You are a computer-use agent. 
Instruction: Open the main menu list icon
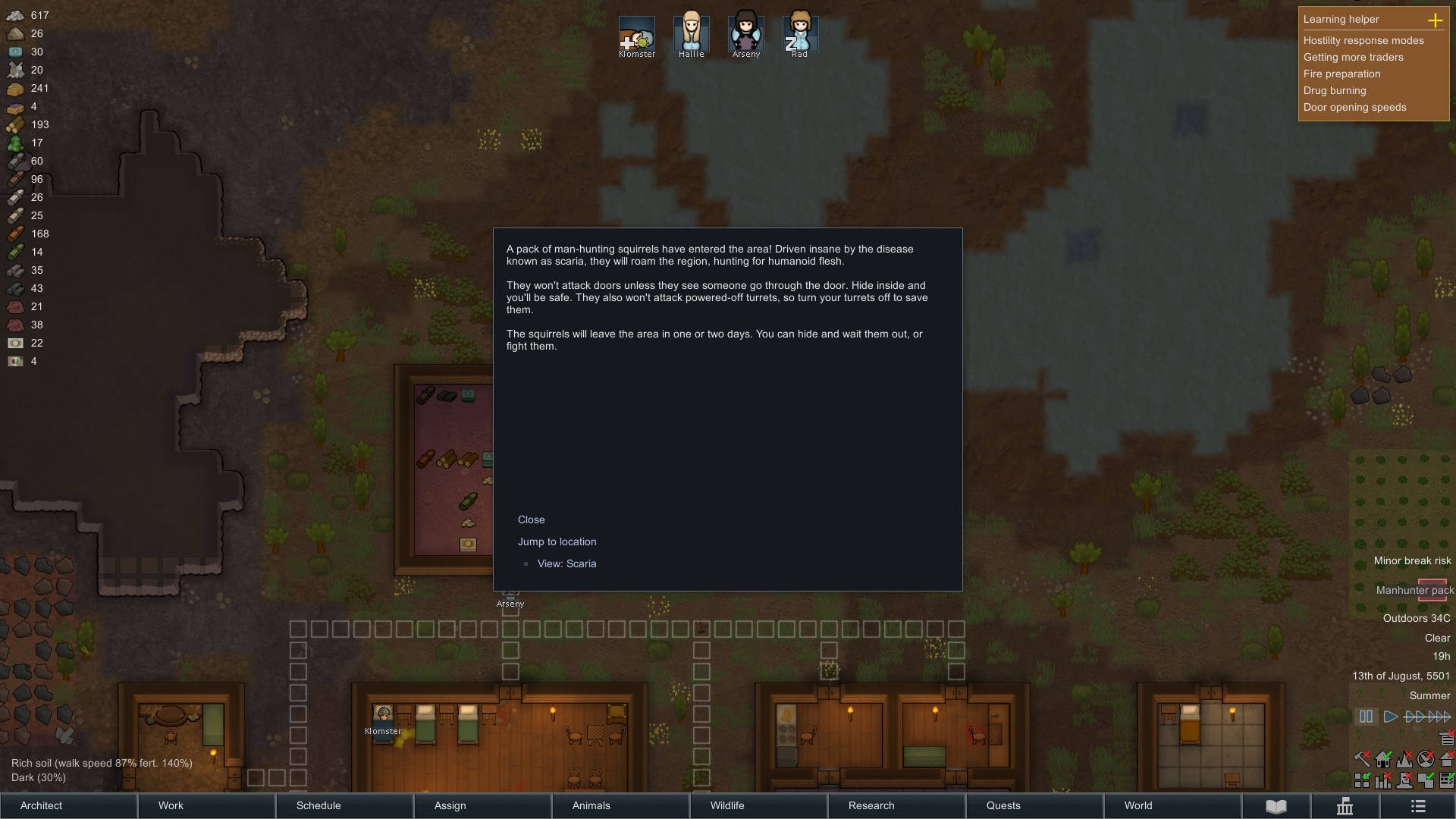pos(1418,806)
